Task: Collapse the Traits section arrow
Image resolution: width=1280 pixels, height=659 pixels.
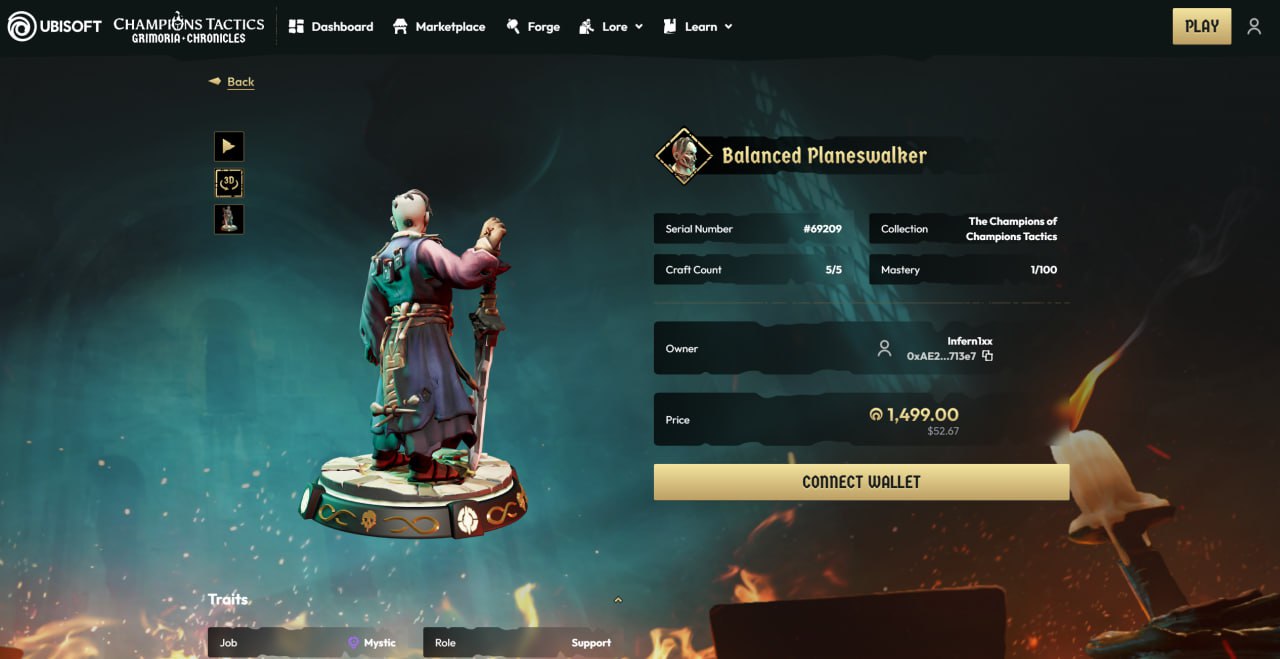Action: [618, 600]
